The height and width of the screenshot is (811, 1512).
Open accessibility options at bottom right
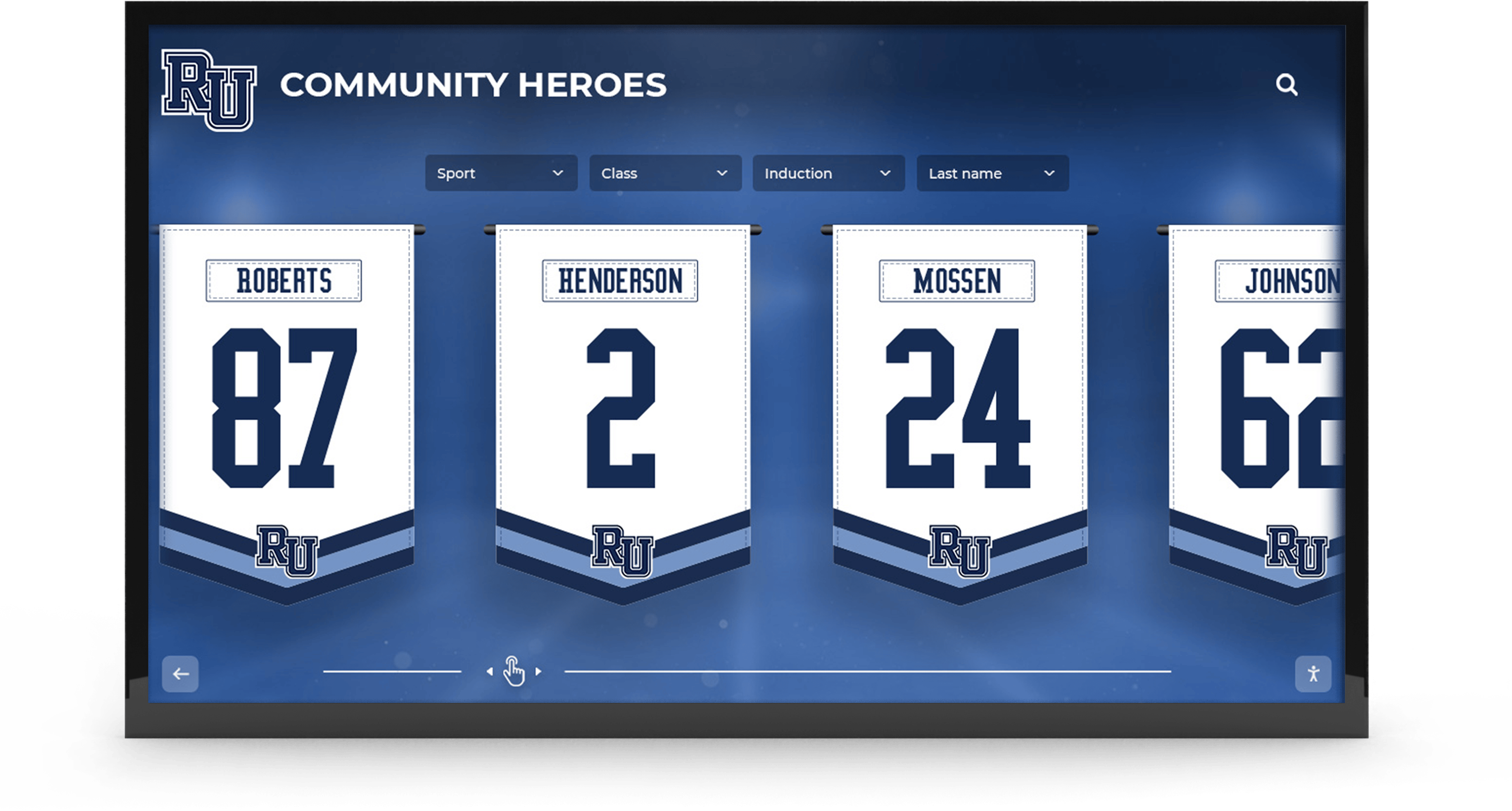pyautogui.click(x=1313, y=674)
